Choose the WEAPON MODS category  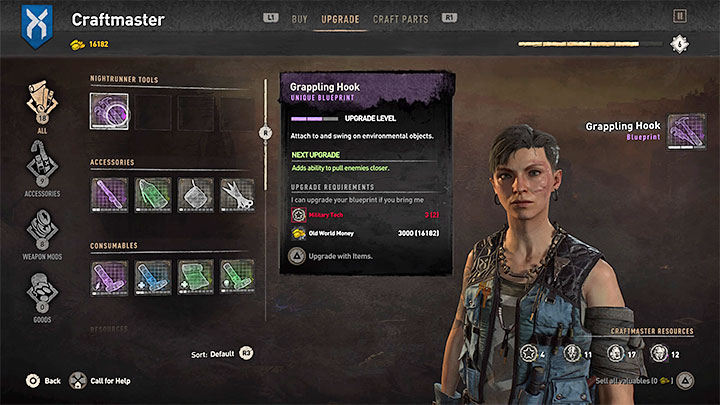42,232
